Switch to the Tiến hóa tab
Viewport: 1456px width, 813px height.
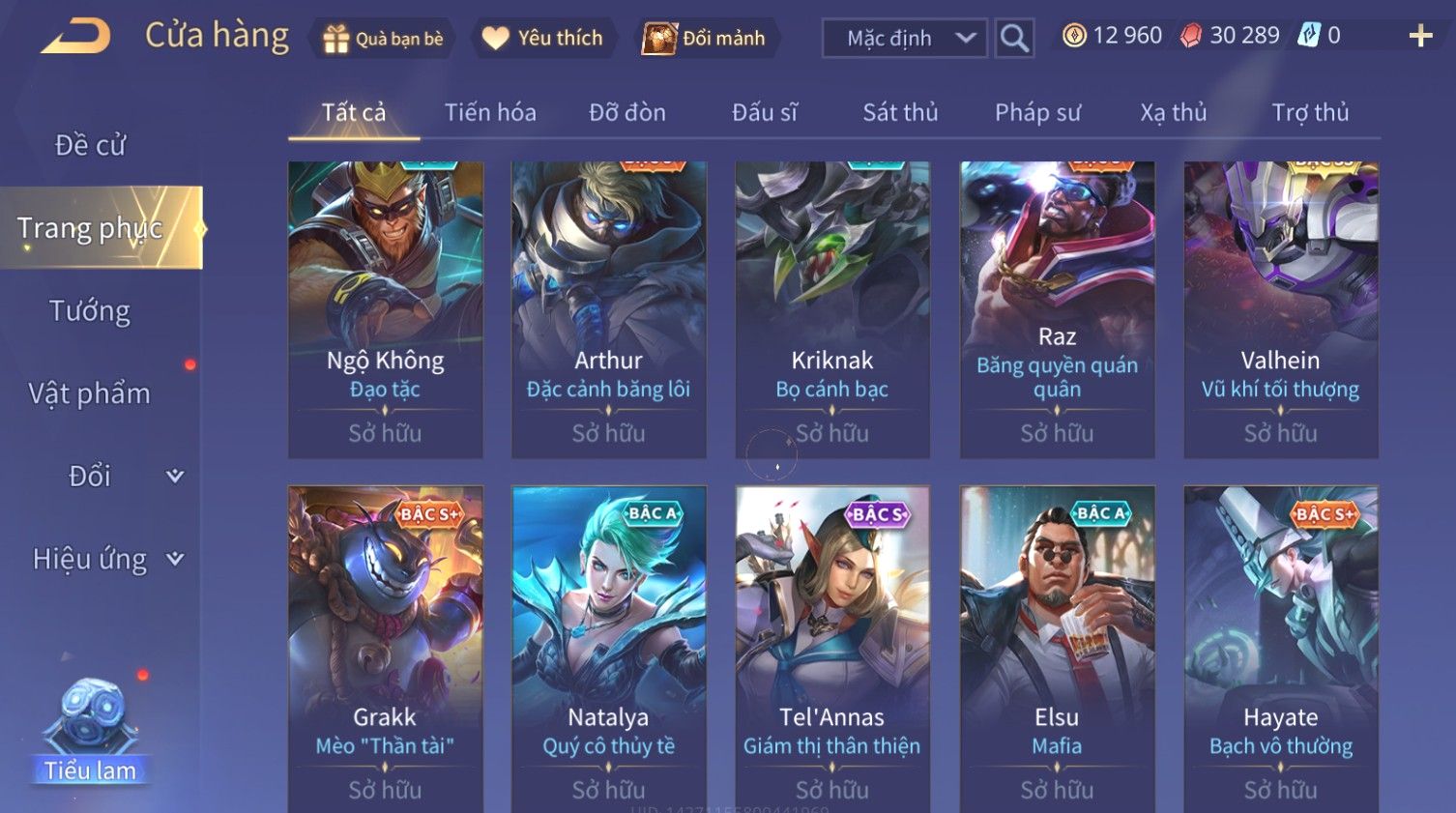pyautogui.click(x=490, y=113)
